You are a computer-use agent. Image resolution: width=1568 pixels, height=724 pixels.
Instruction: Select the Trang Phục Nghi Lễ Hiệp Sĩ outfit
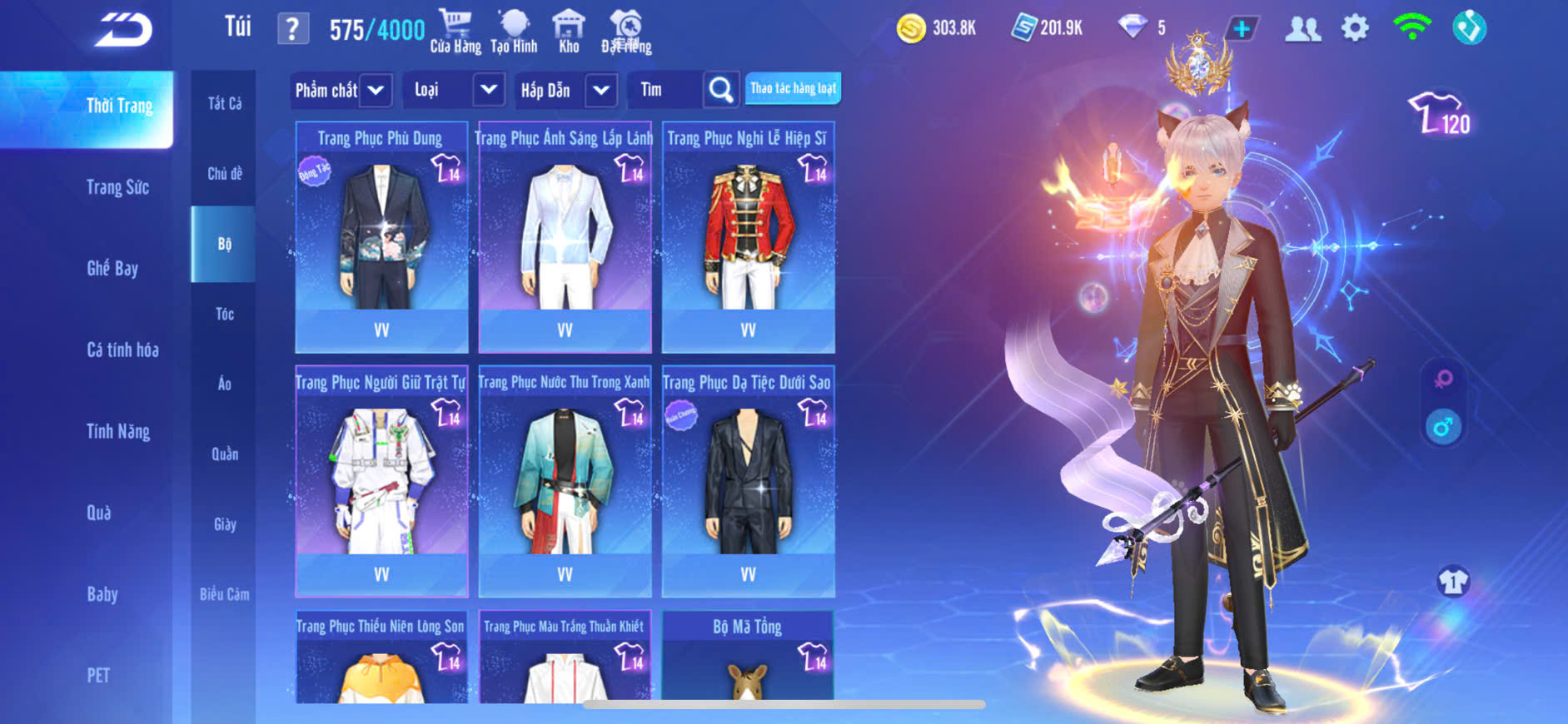point(748,237)
